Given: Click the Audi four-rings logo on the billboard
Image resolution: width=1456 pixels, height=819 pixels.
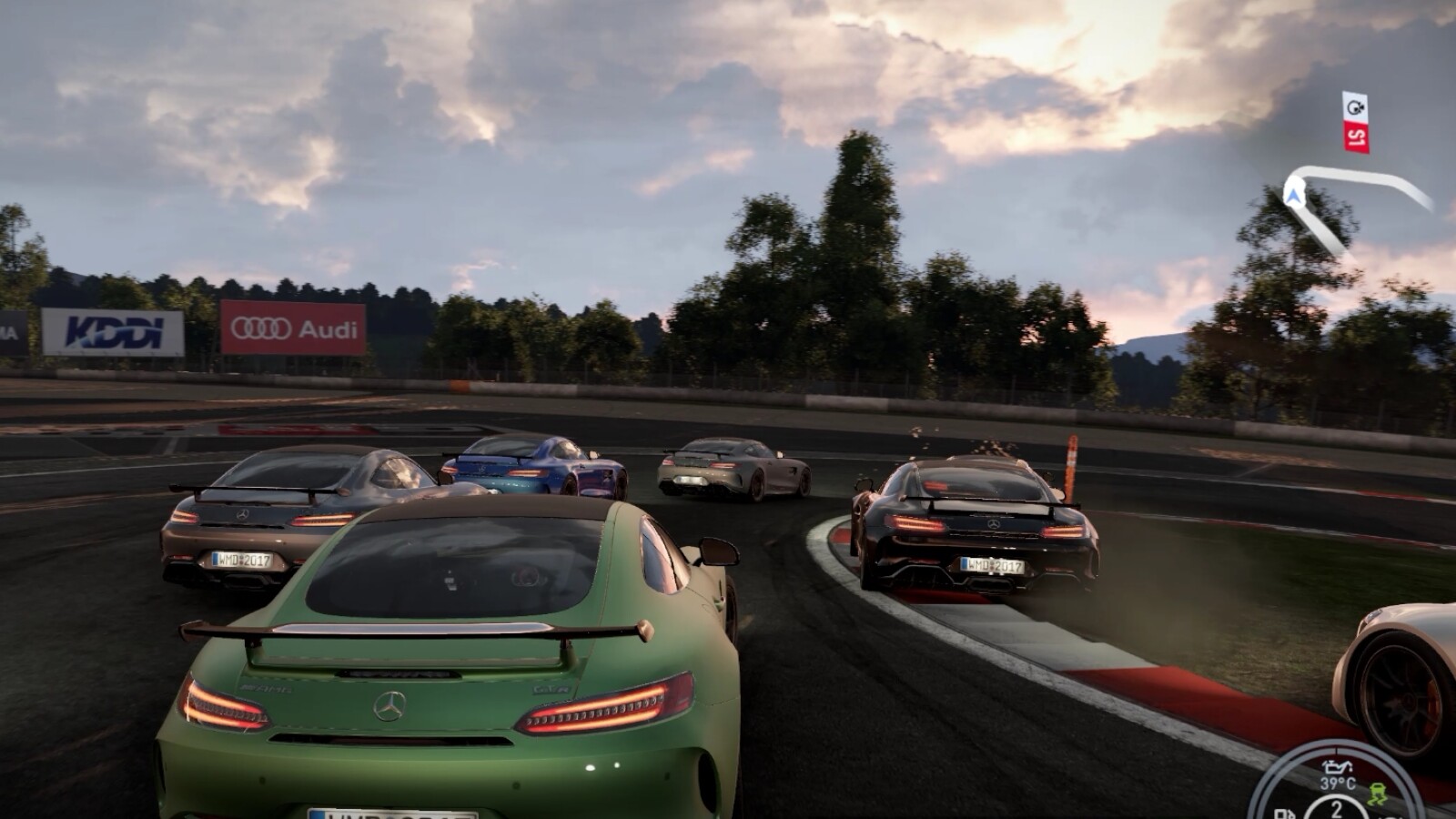Looking at the screenshot, I should click(x=261, y=328).
